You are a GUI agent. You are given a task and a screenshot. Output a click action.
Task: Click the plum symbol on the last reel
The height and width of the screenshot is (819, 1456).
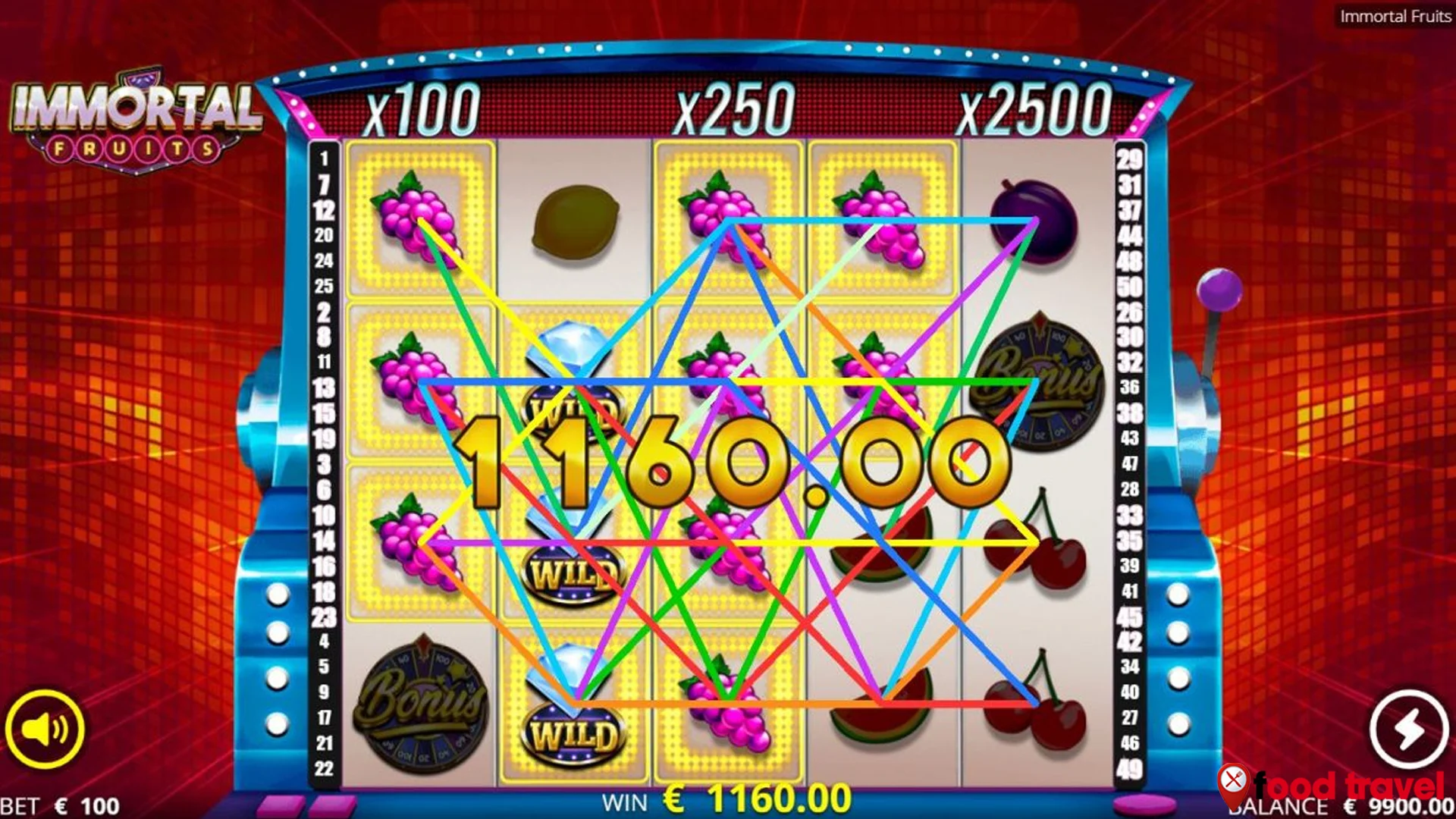[x=1037, y=220]
